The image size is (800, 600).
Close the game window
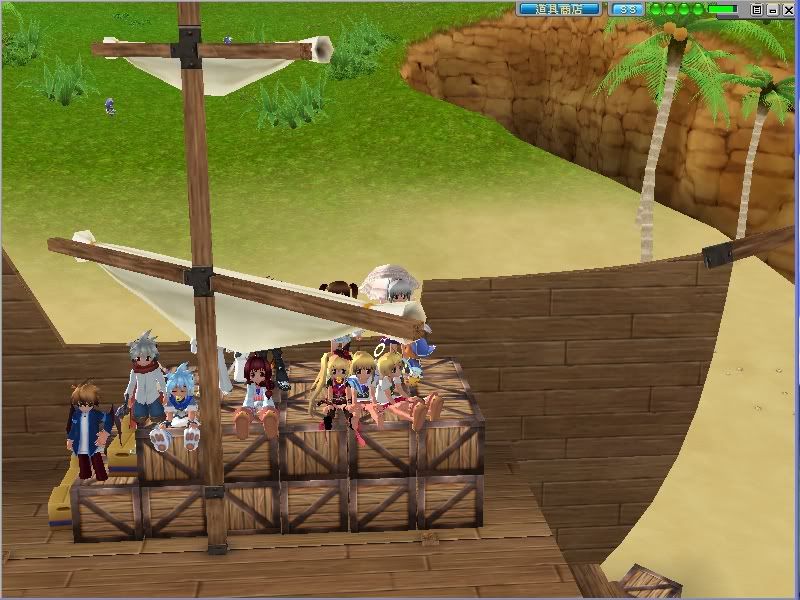click(788, 9)
